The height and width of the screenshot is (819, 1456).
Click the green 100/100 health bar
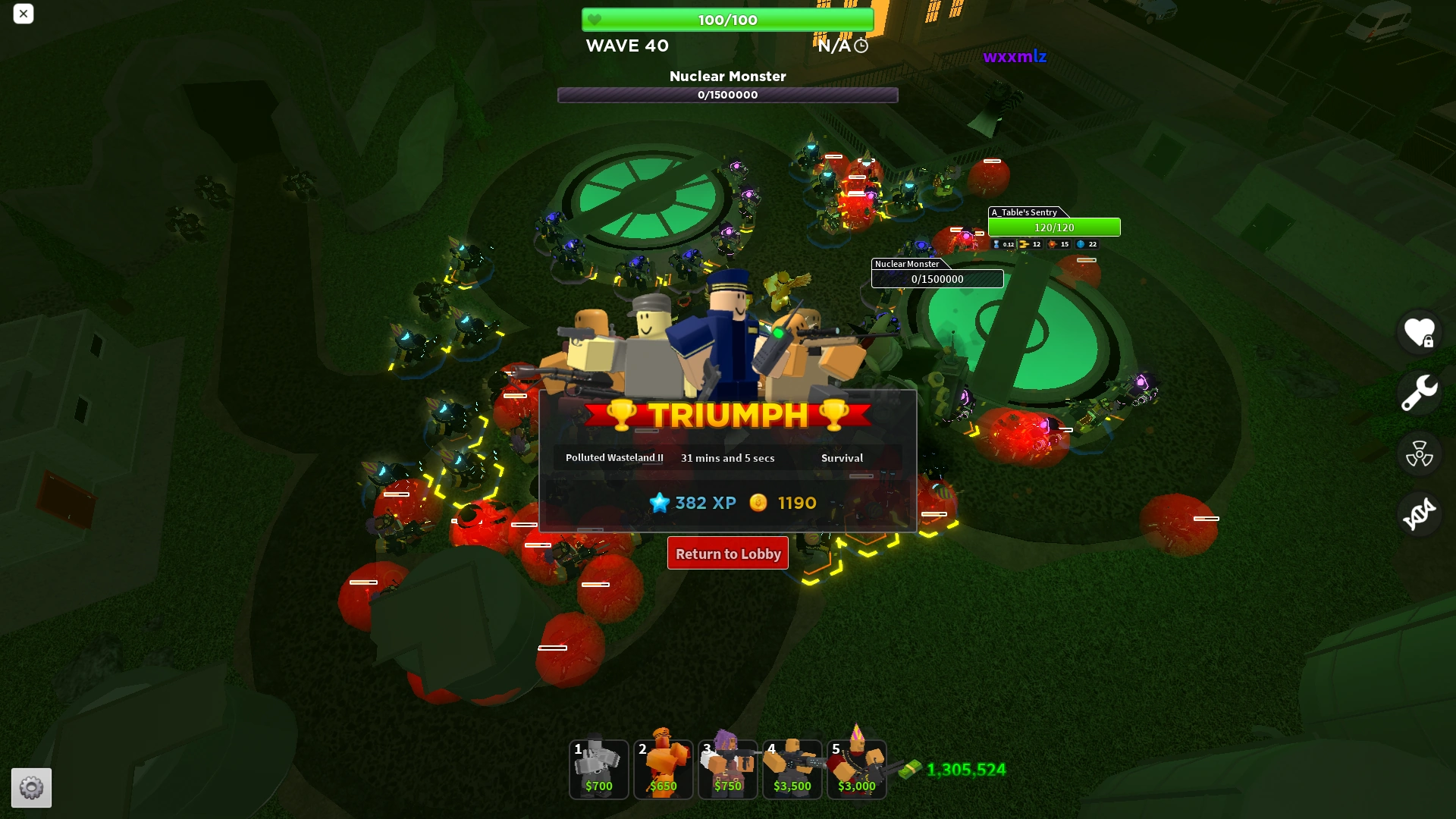(x=727, y=20)
